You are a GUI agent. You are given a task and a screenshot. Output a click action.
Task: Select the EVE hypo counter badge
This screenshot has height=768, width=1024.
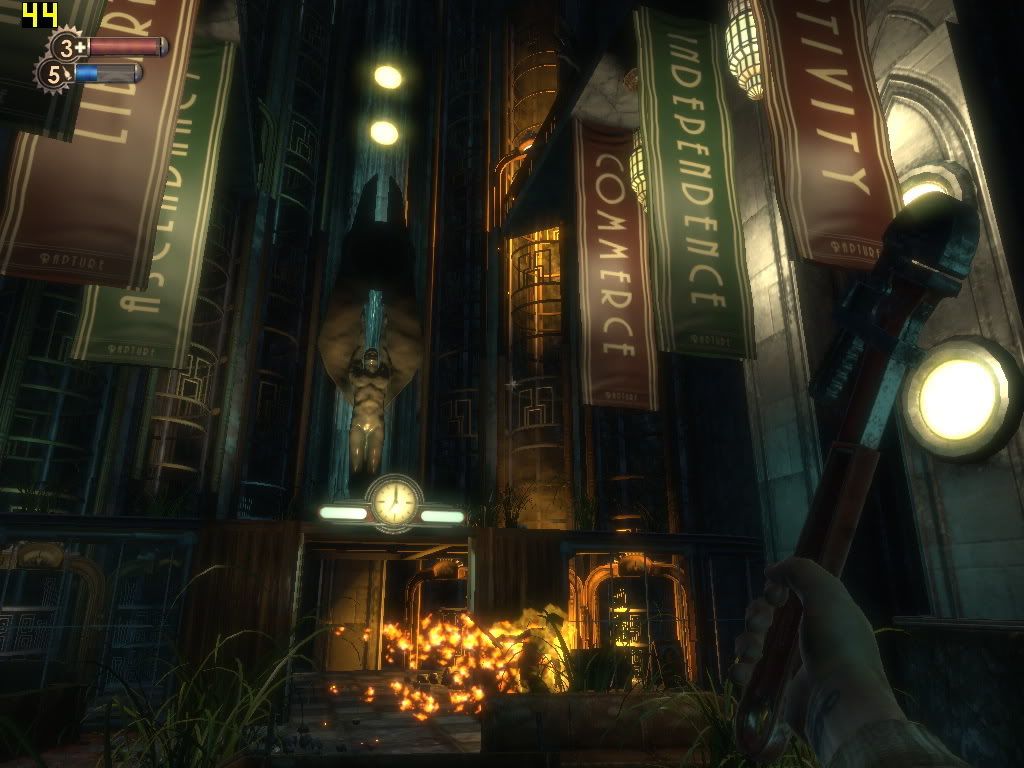53,74
